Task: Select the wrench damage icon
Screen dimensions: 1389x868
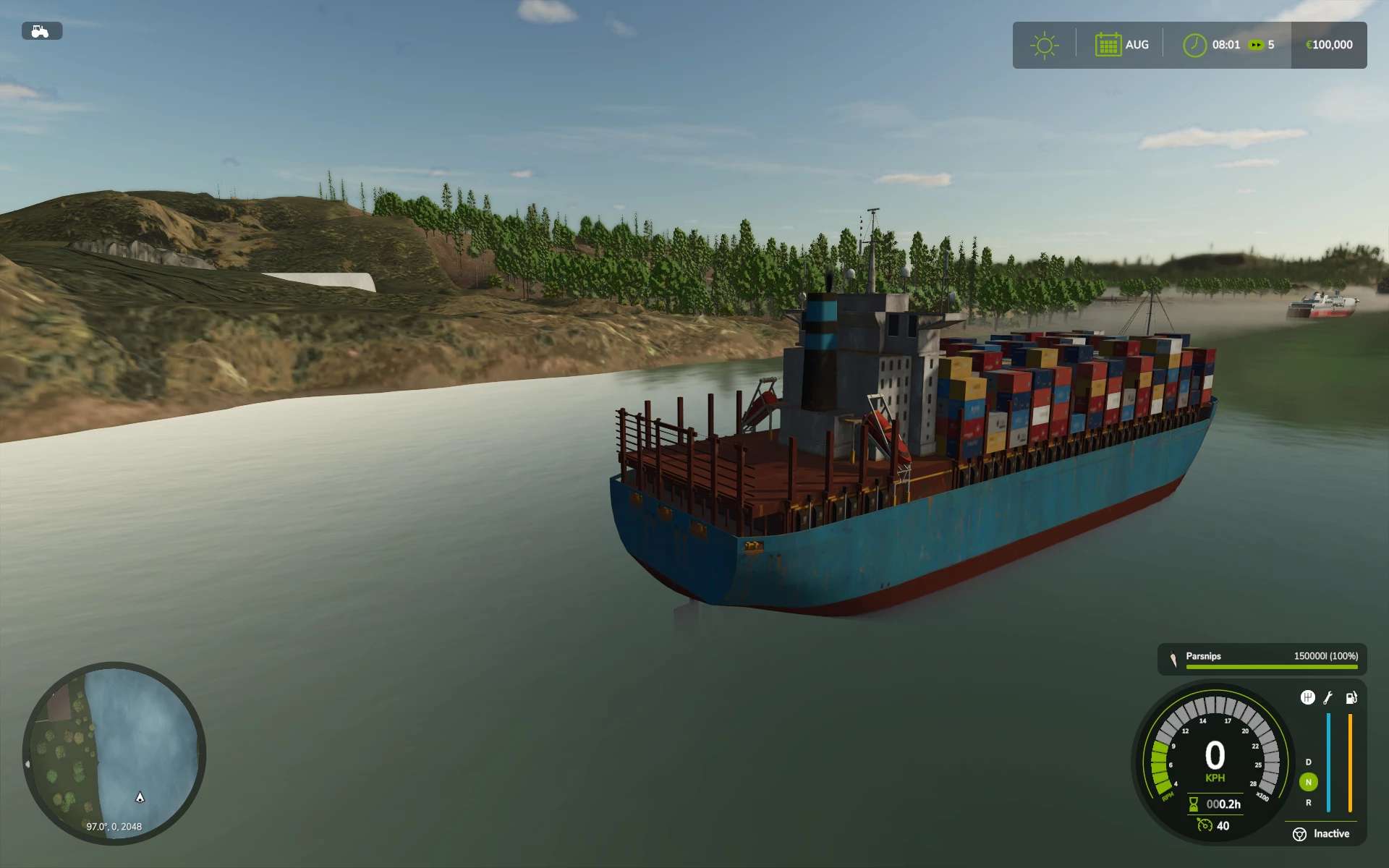Action: [x=1328, y=698]
